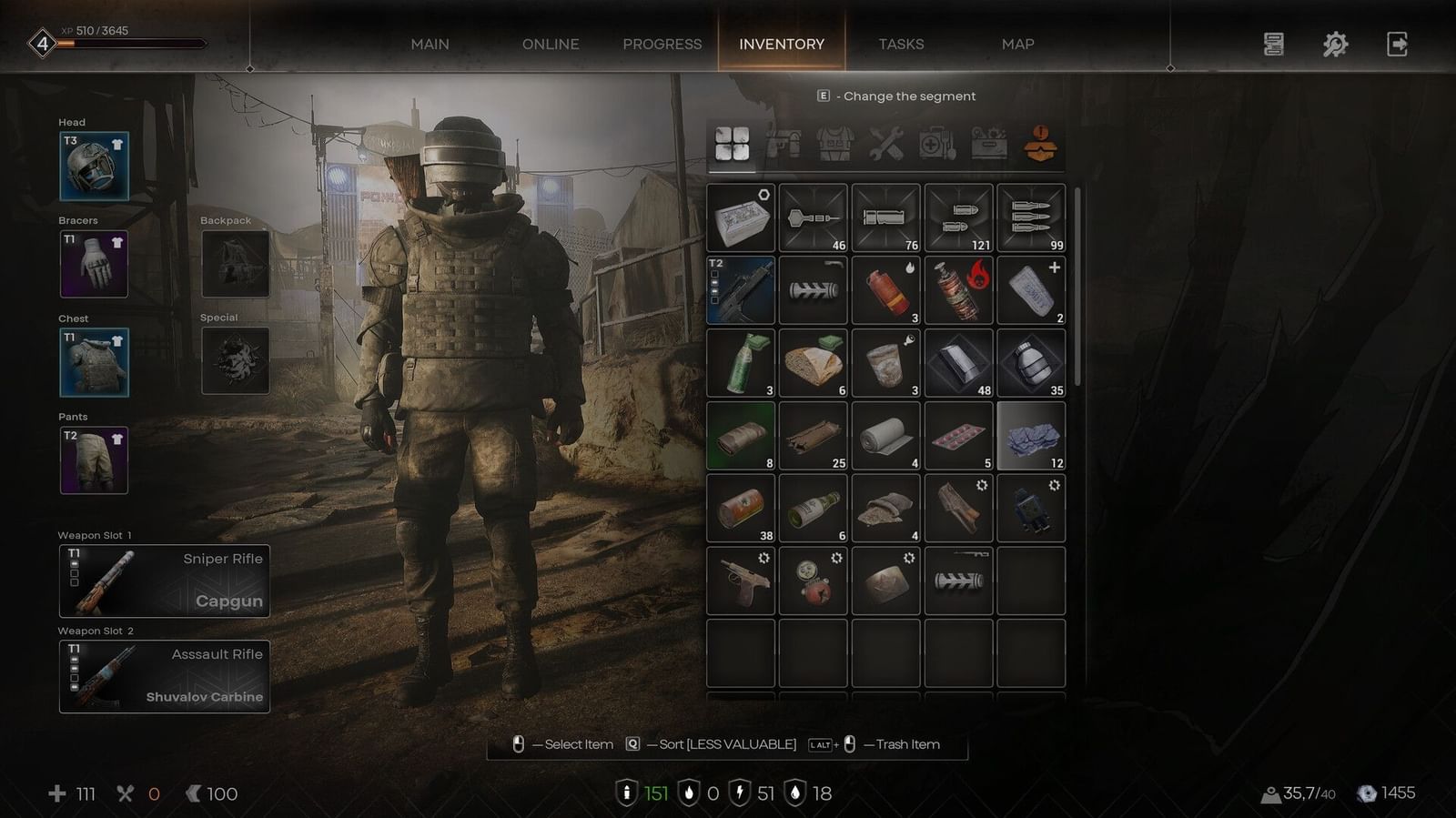Open the orange quest items filter
Image resolution: width=1456 pixels, height=818 pixels.
[x=1038, y=144]
